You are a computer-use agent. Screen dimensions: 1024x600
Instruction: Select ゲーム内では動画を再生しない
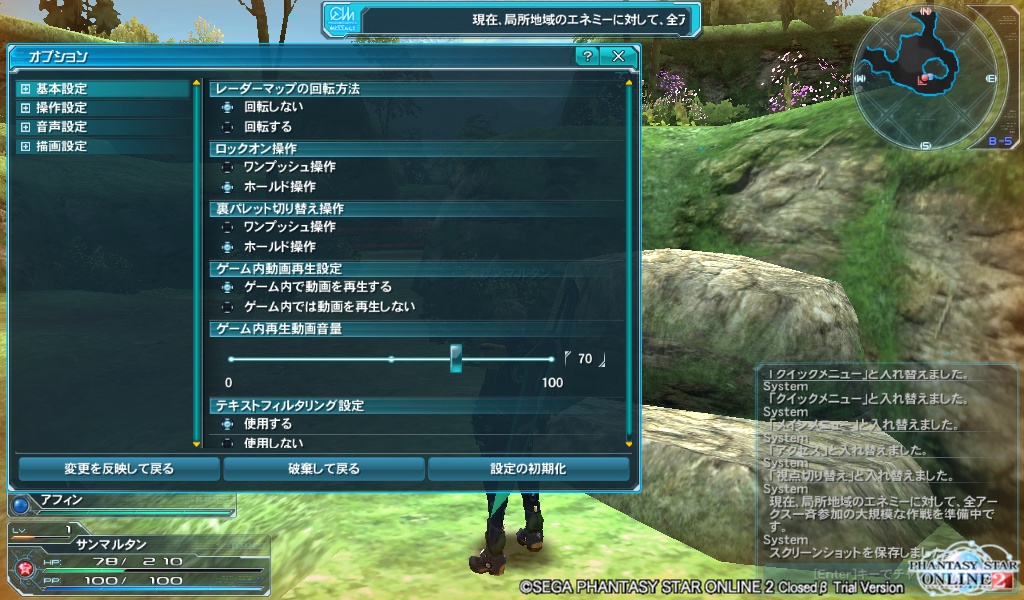[x=227, y=307]
